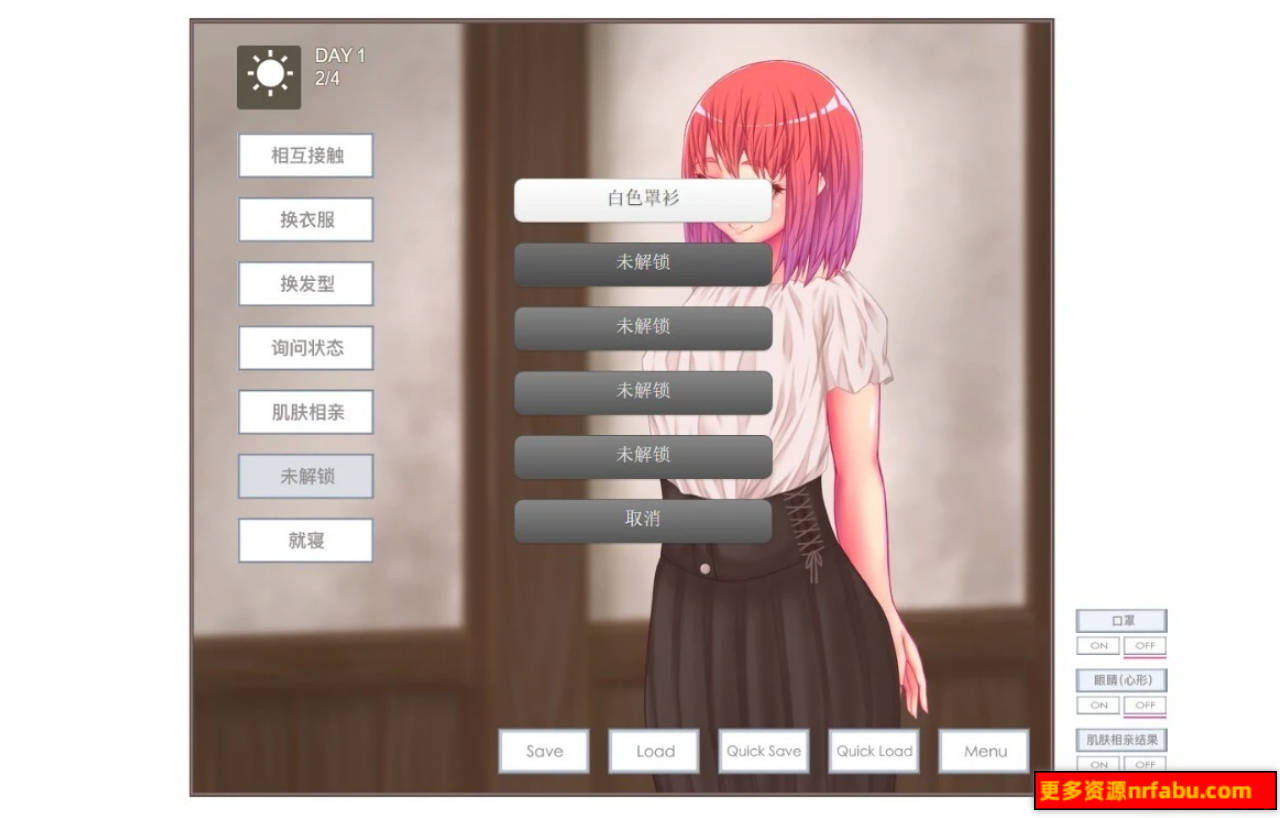The image size is (1280, 818).
Task: Disable the 眼睛(心形) heart-eyes effect
Action: [1145, 706]
